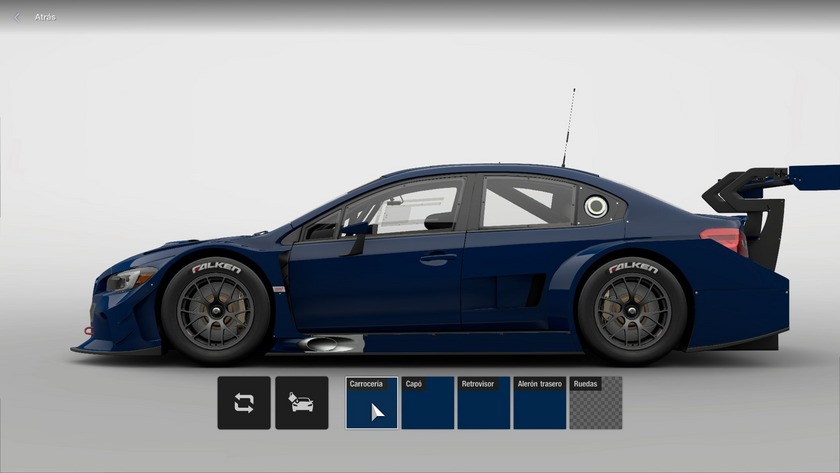
Task: Go back with the Atrás button
Action: (35, 17)
